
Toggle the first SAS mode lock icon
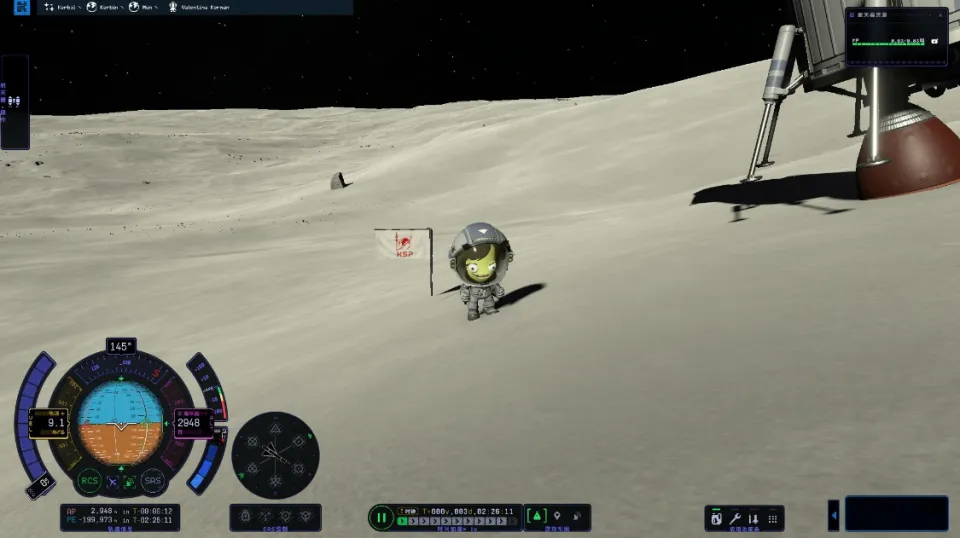245,516
